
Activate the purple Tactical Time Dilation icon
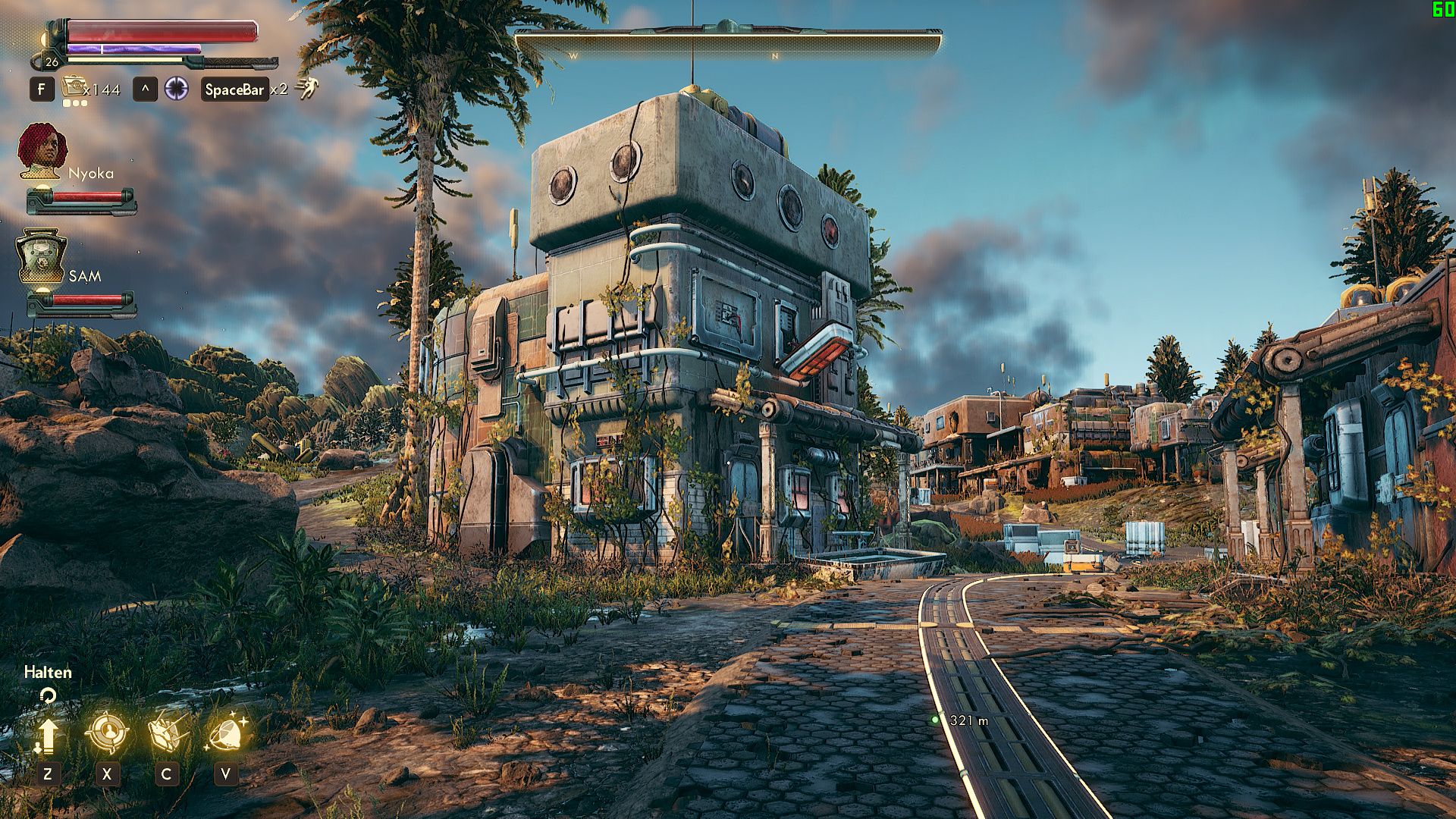(x=177, y=89)
